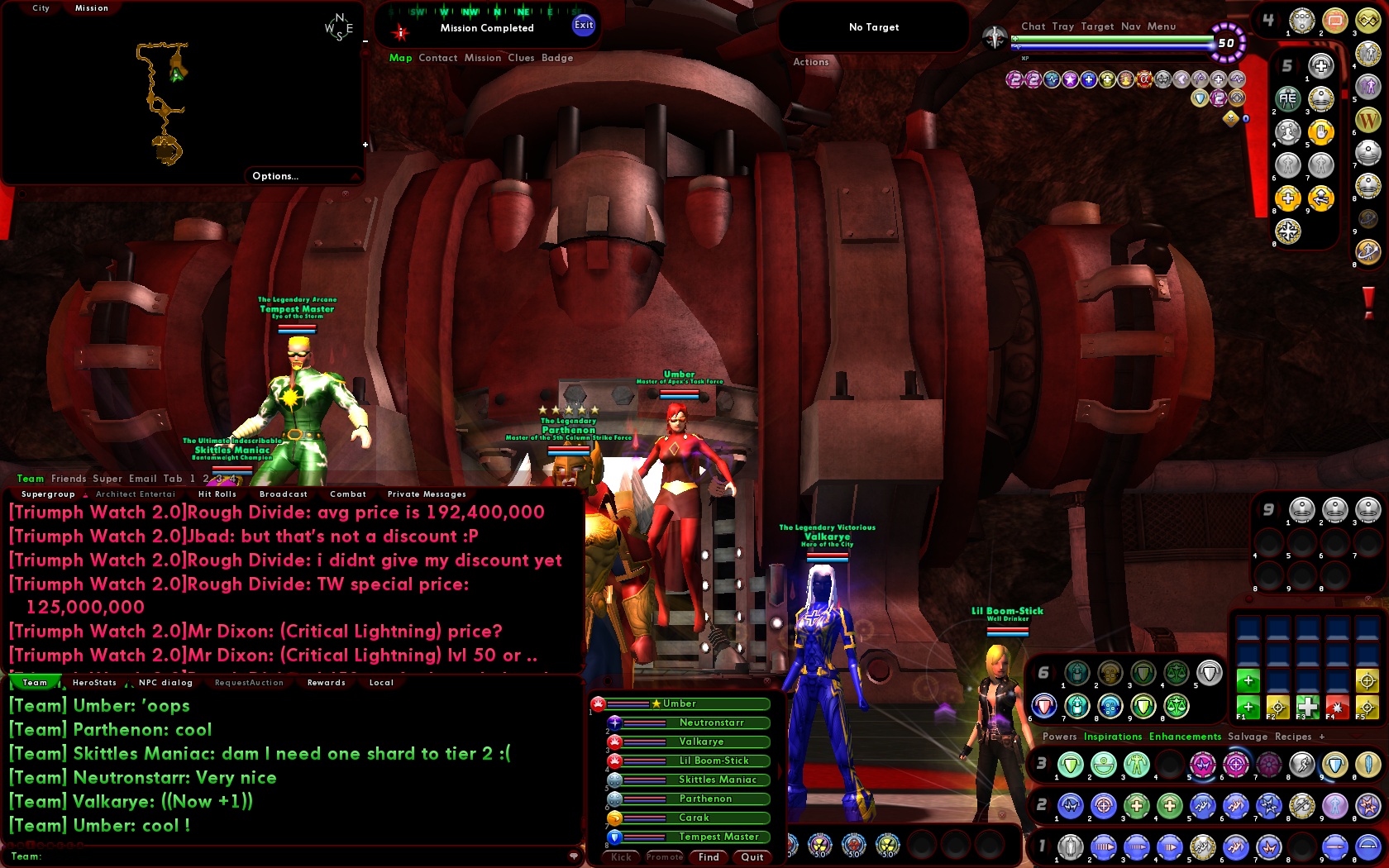
Task: Click the AE Mission Architect icon in tray 5
Action: point(1287,98)
